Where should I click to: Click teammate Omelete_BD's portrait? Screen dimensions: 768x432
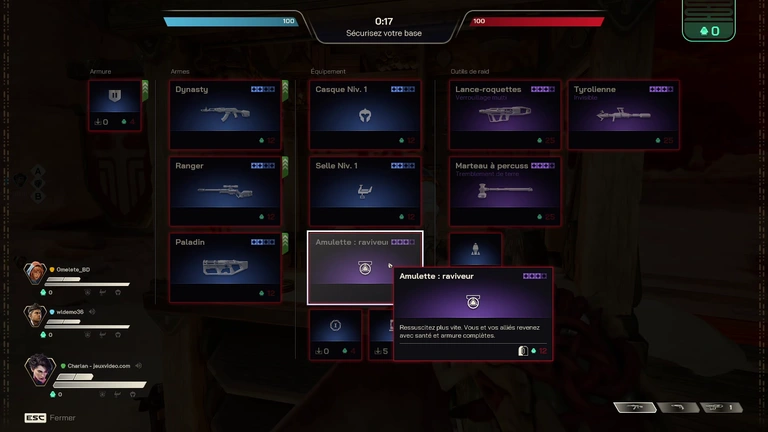click(x=35, y=273)
